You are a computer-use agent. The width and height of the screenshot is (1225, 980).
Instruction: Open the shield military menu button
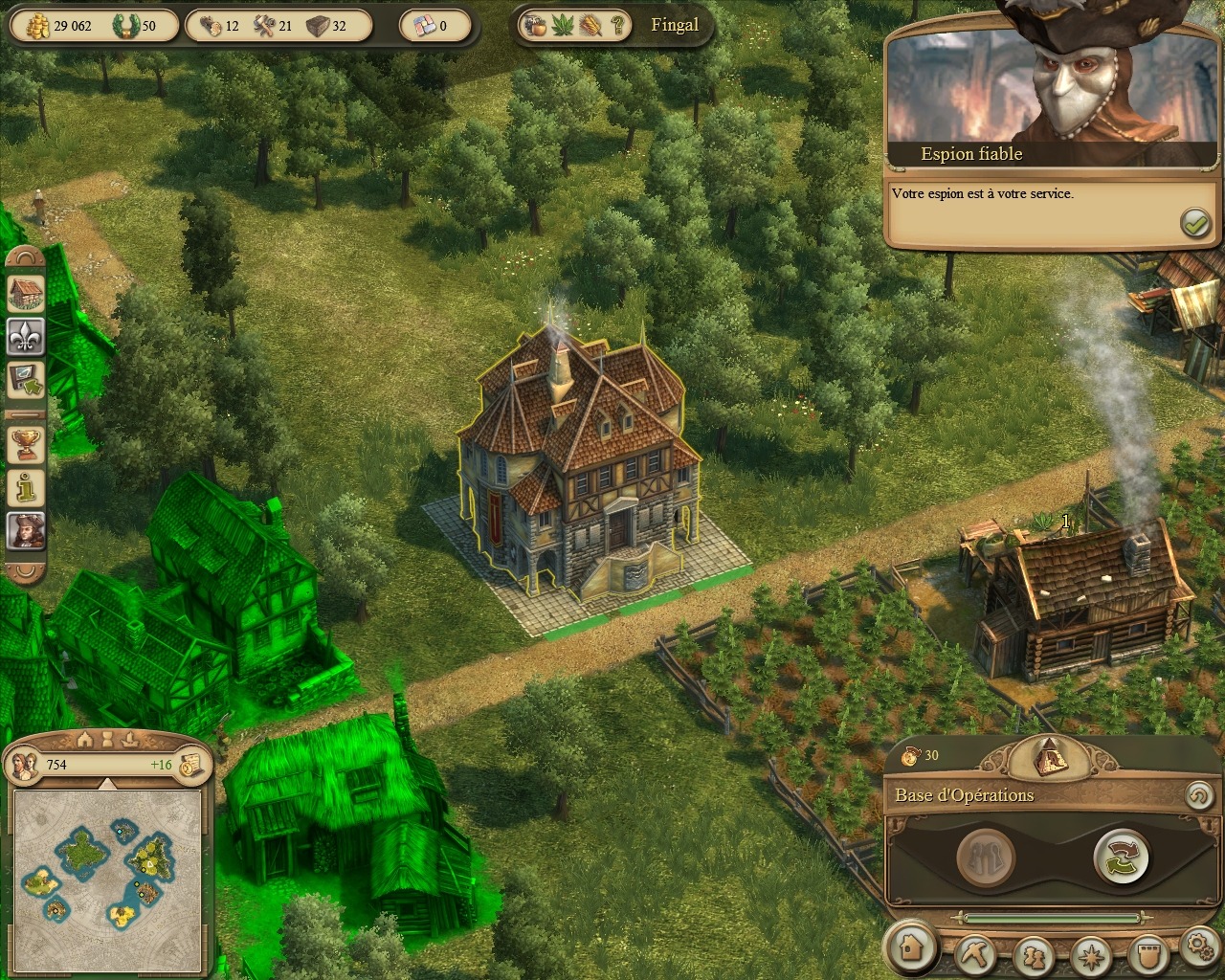(1148, 953)
